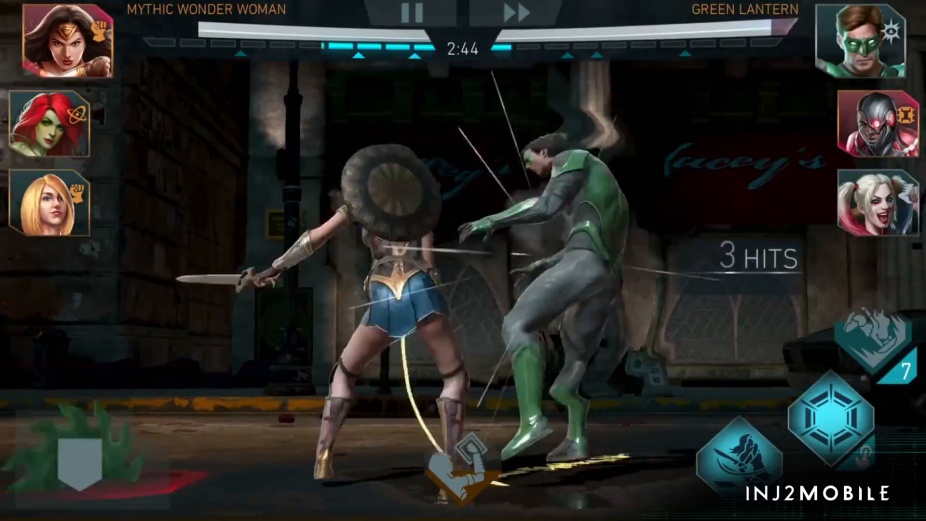The height and width of the screenshot is (521, 926).
Task: Pause the fight
Action: pyautogui.click(x=412, y=13)
